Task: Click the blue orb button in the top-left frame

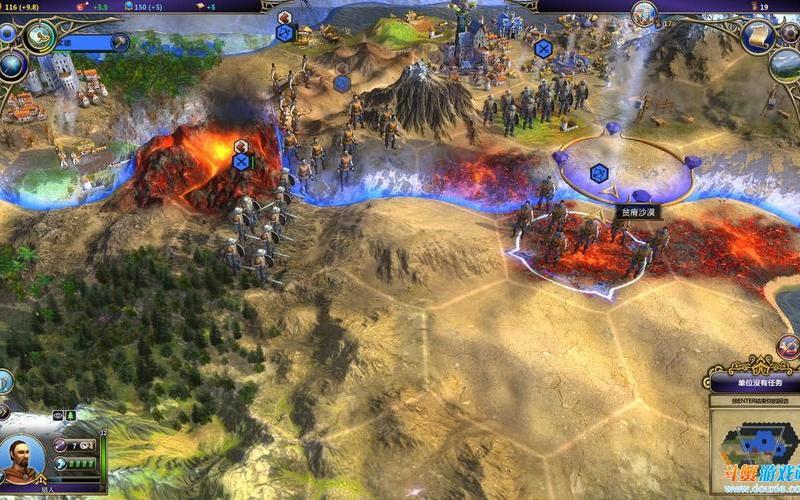Action: tap(8, 33)
